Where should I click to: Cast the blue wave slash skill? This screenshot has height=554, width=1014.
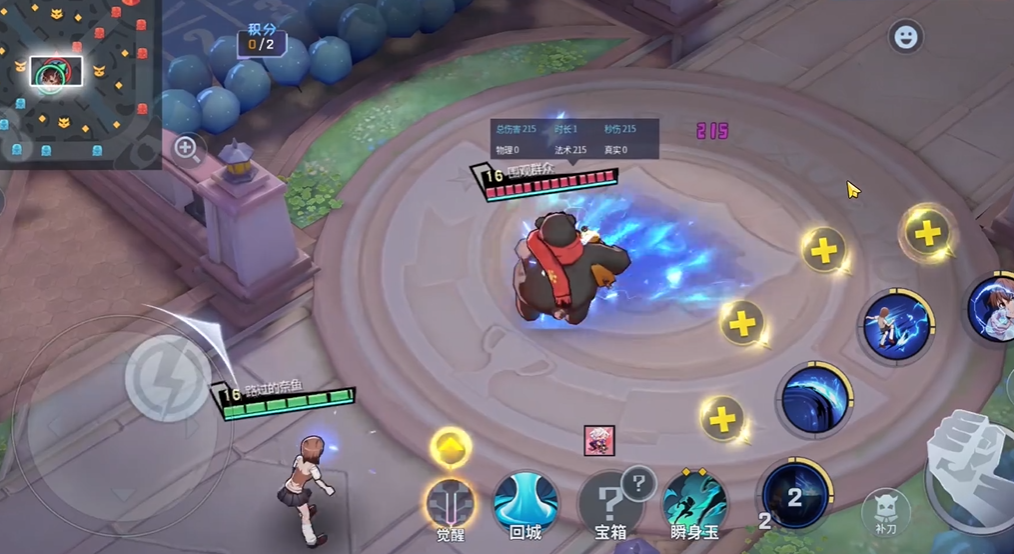(814, 399)
